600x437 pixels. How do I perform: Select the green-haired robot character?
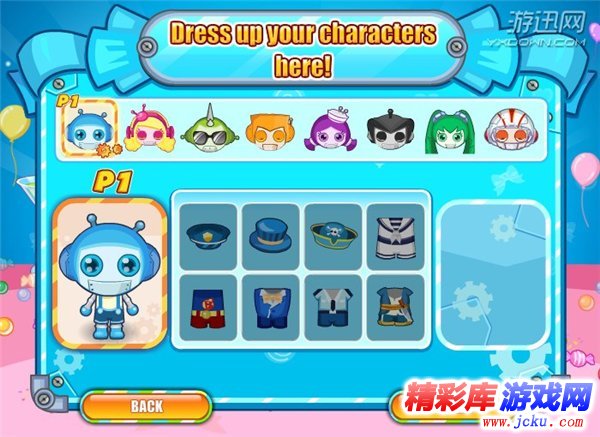tap(447, 130)
